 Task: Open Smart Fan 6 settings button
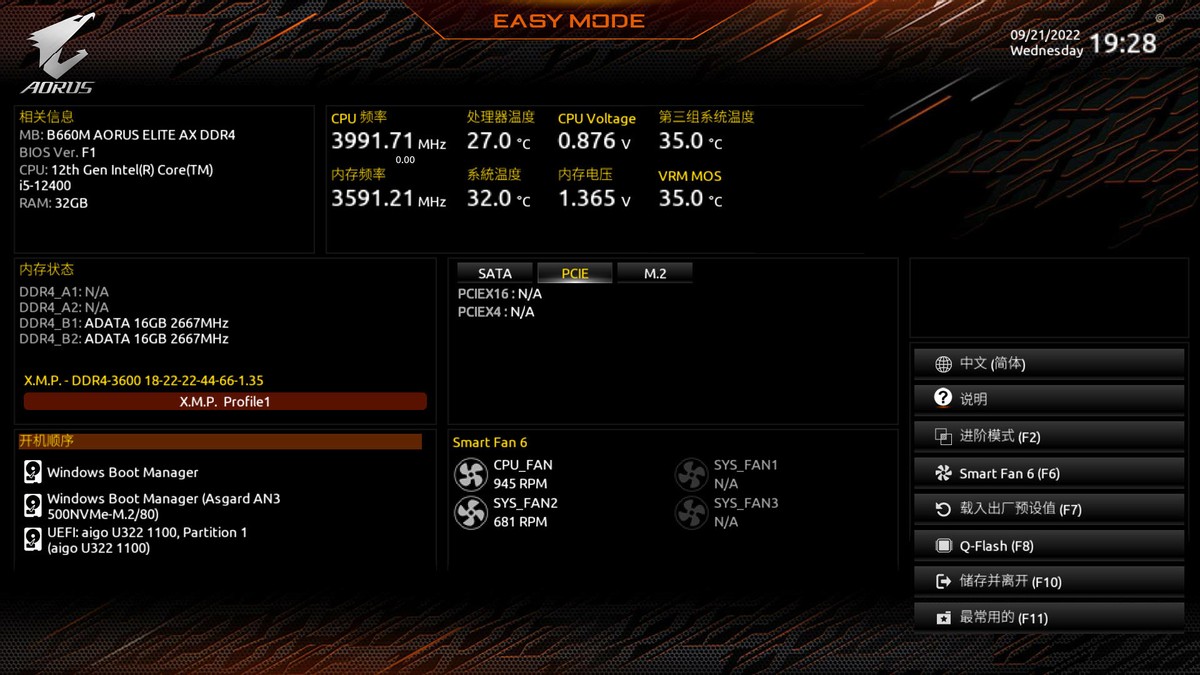coord(1048,473)
